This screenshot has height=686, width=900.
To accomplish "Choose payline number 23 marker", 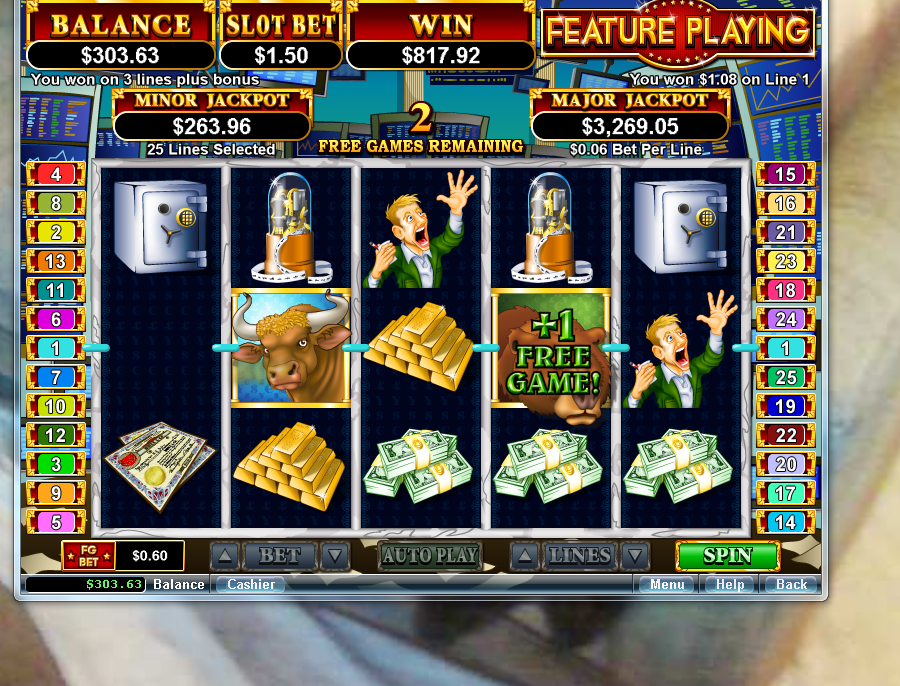I will point(786,262).
